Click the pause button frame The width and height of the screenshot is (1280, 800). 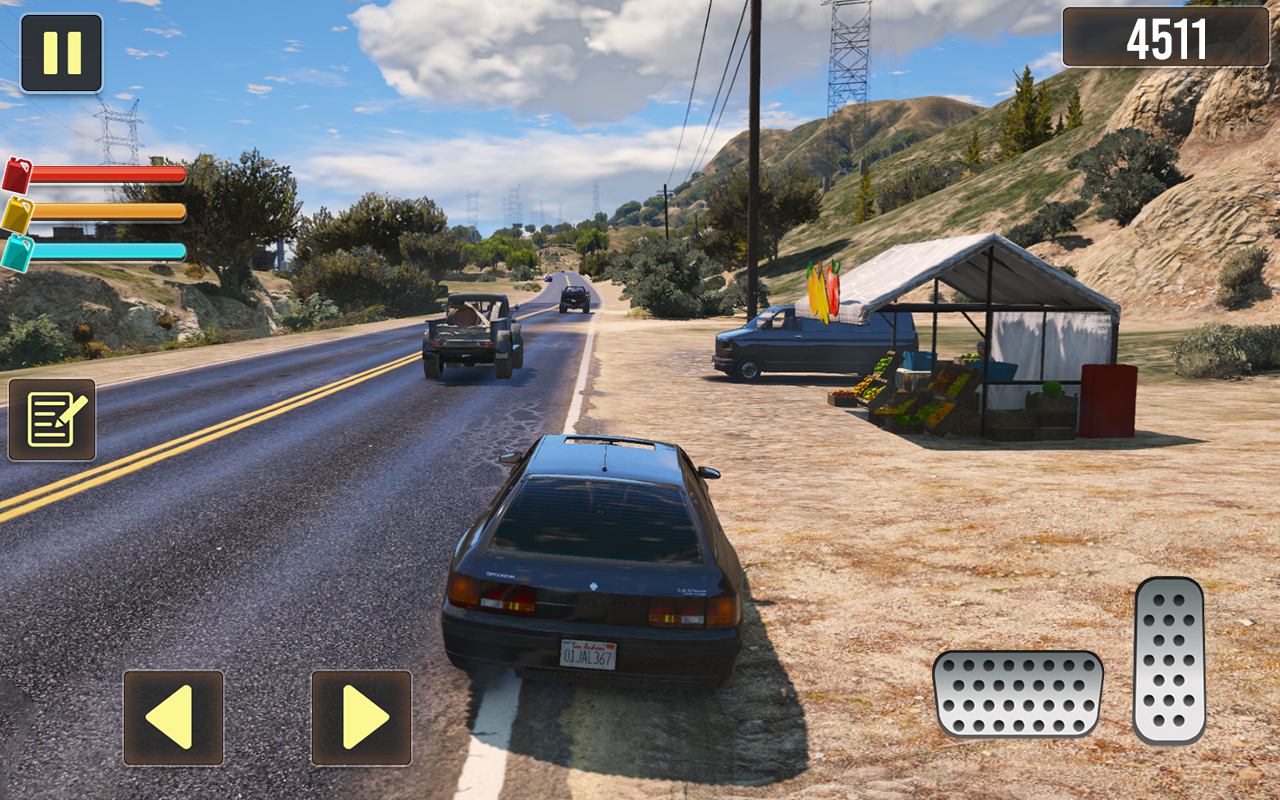pyautogui.click(x=60, y=52)
